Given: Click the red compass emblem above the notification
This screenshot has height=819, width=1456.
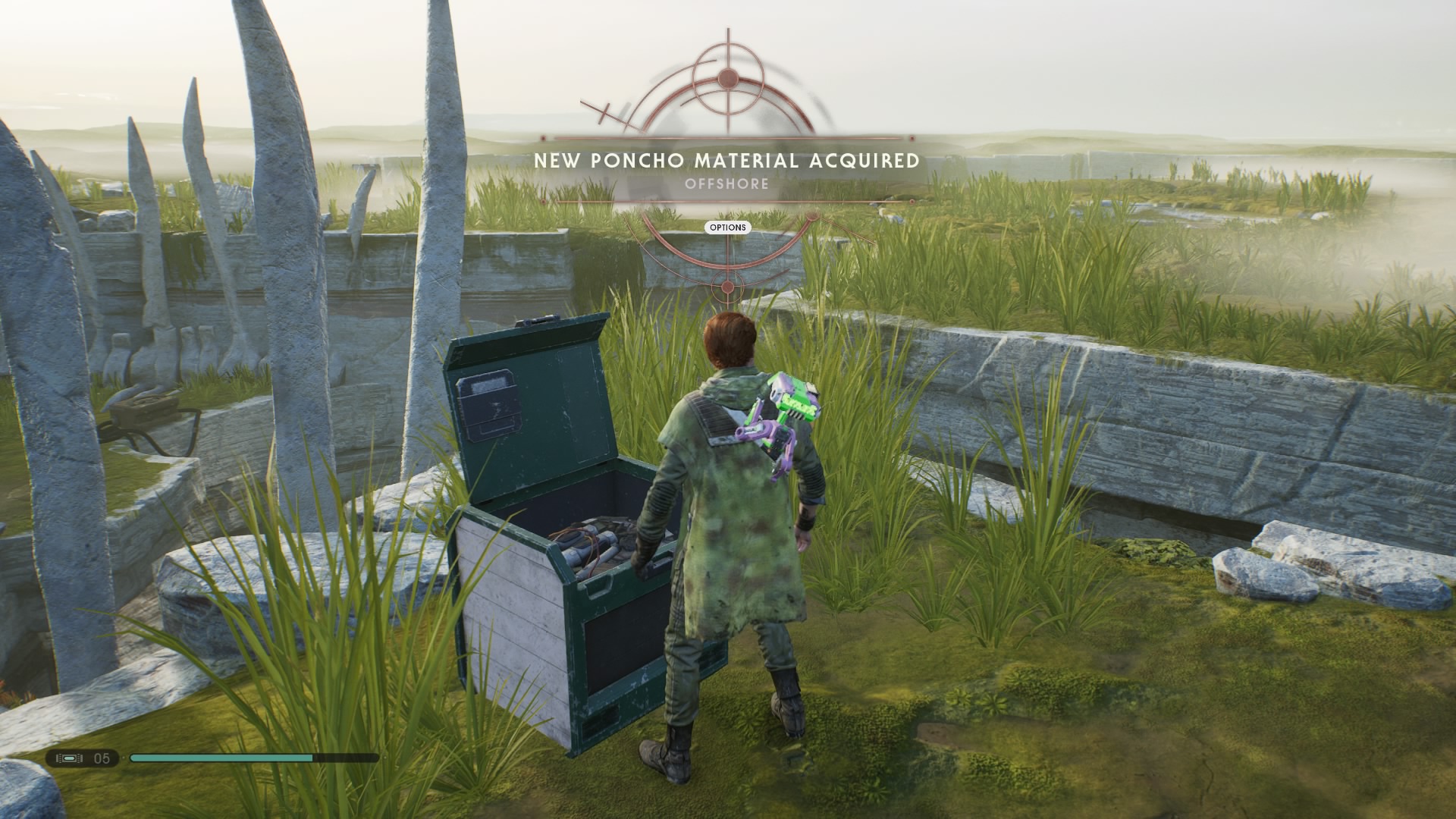Looking at the screenshot, I should (x=727, y=78).
